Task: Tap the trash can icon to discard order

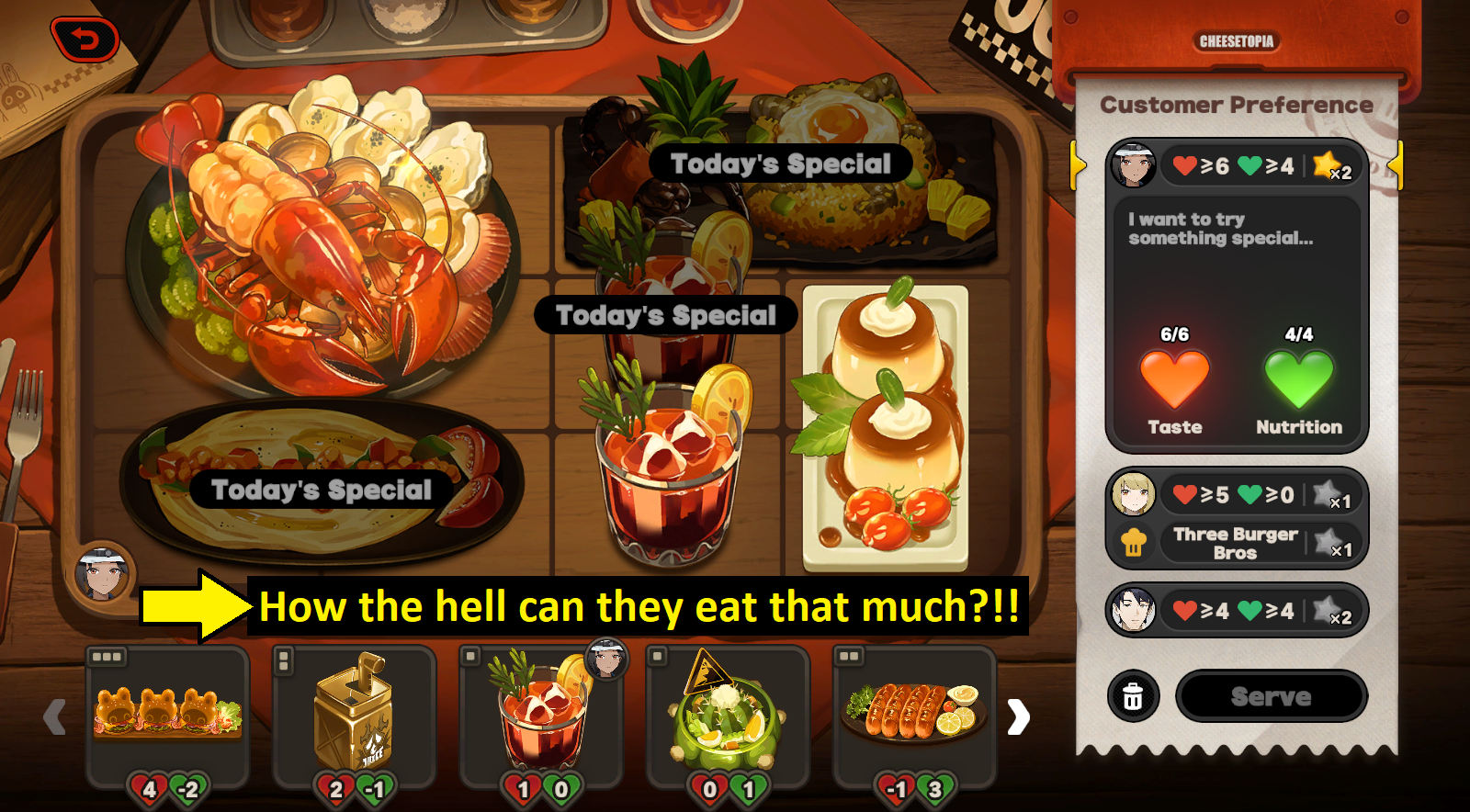Action: tap(1133, 695)
